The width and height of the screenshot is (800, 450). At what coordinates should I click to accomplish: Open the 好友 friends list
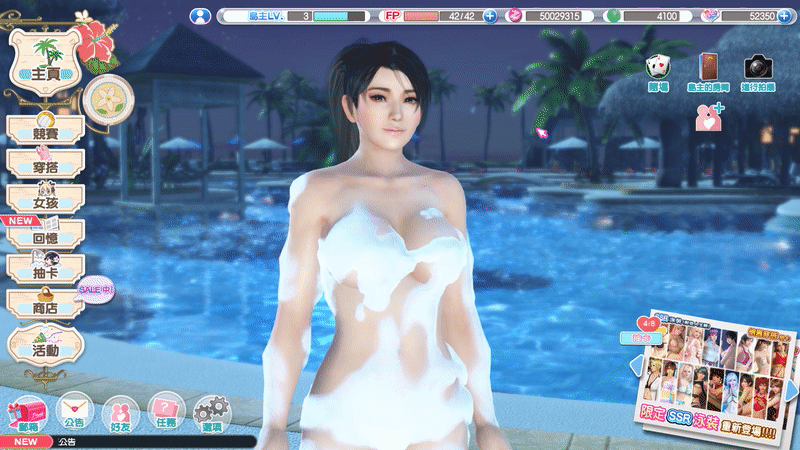[x=120, y=412]
